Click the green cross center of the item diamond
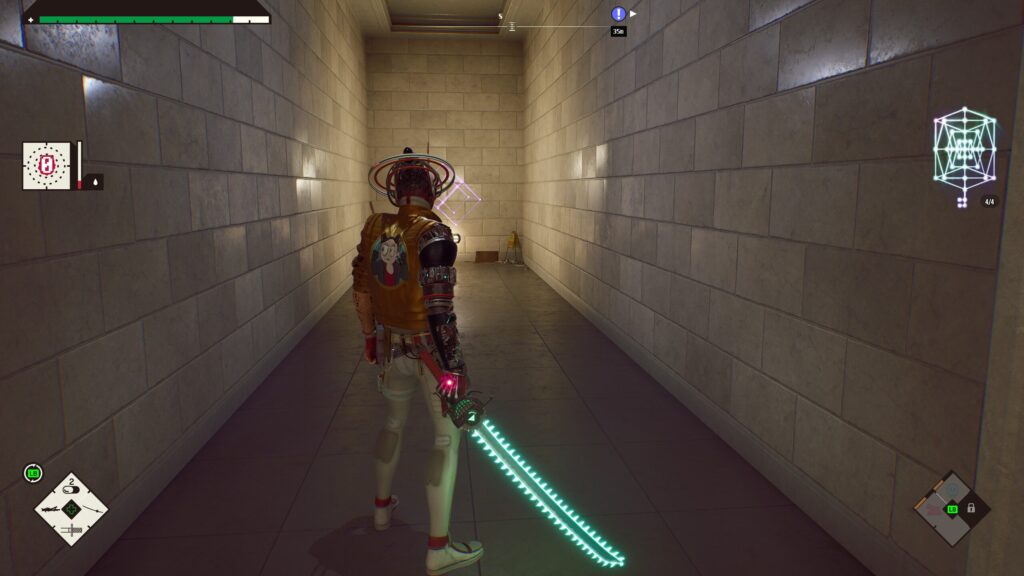The image size is (1024, 576). click(x=71, y=509)
